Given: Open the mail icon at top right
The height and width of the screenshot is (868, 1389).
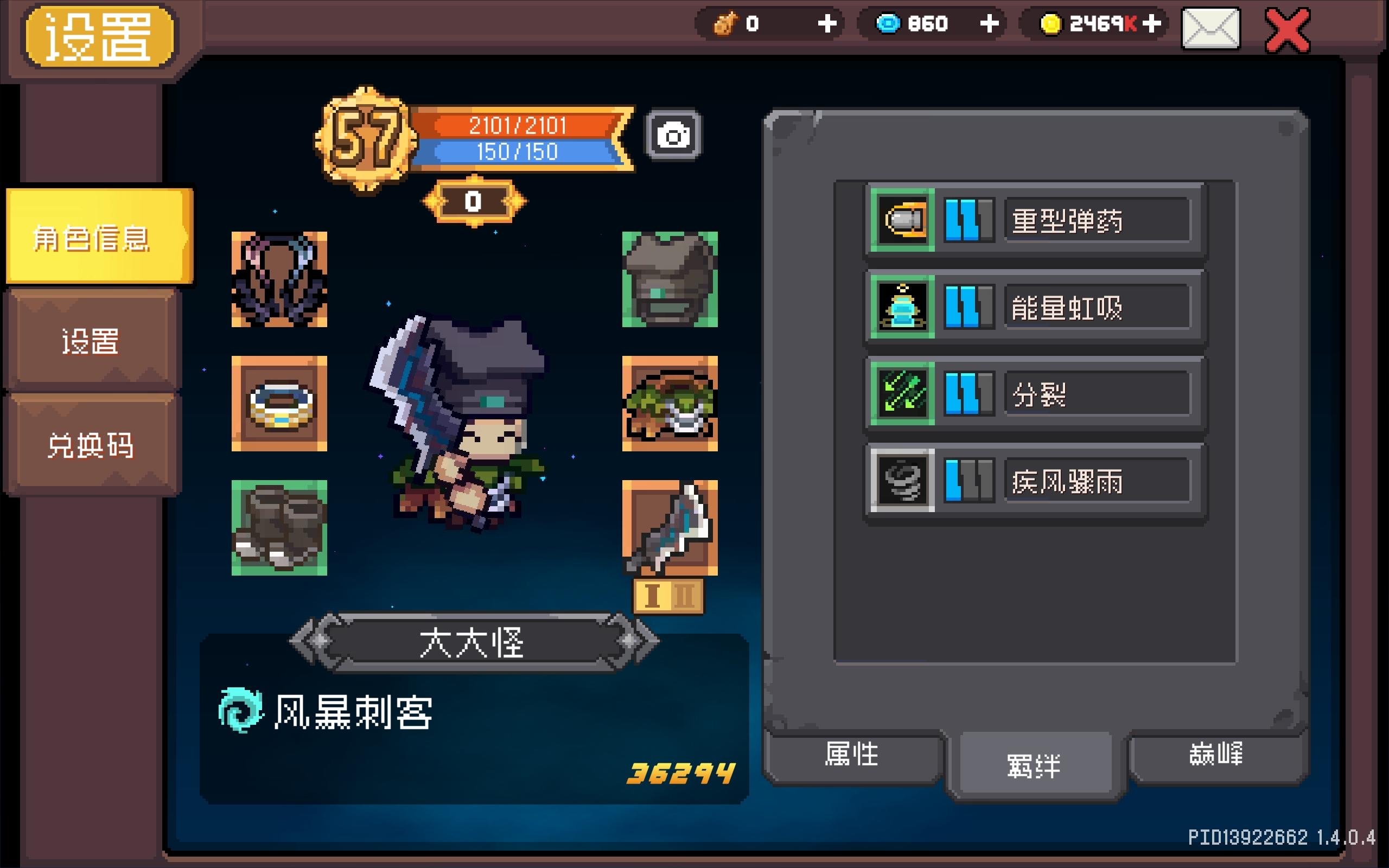Looking at the screenshot, I should 1211,26.
